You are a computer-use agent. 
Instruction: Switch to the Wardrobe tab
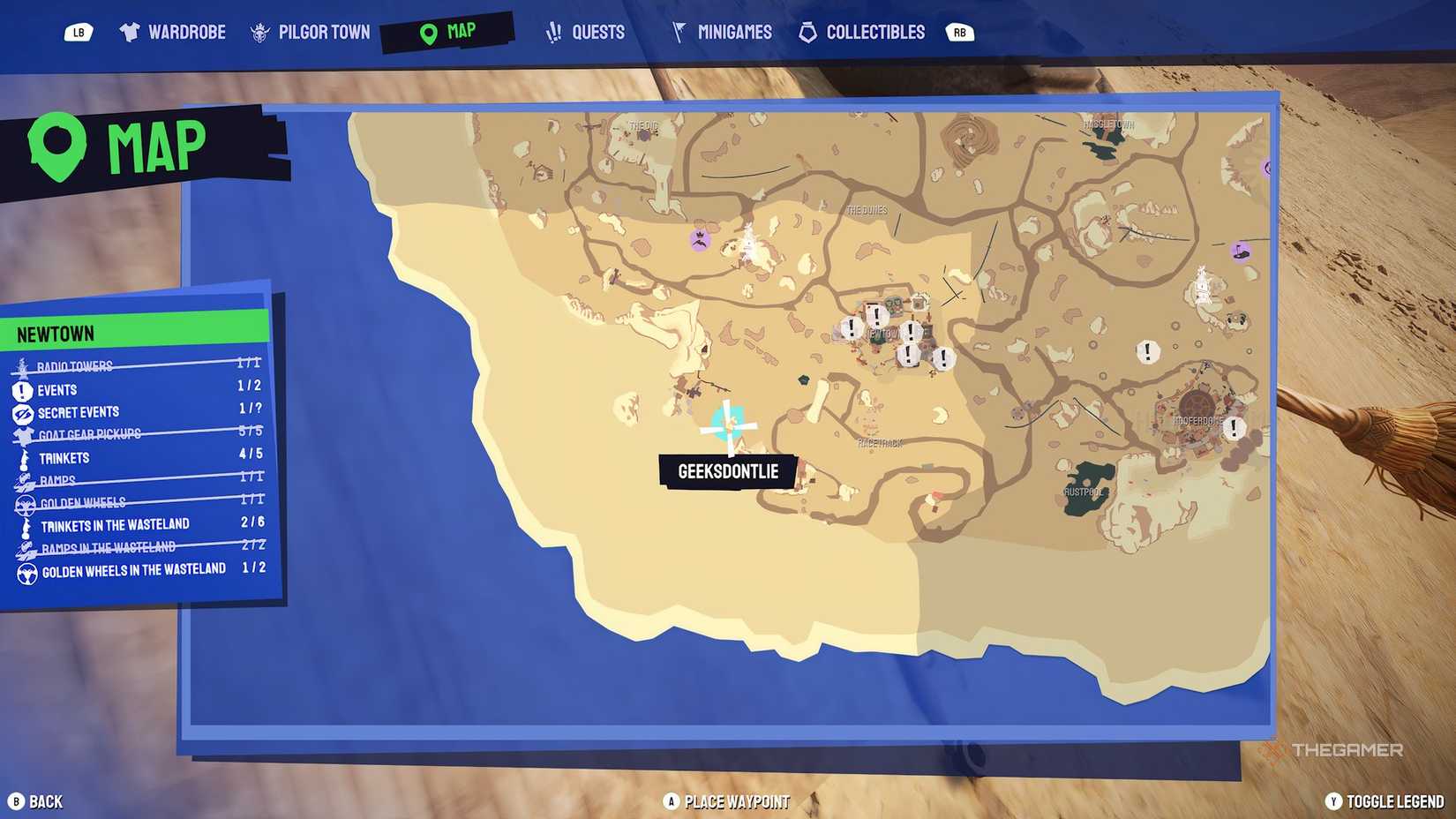173,31
